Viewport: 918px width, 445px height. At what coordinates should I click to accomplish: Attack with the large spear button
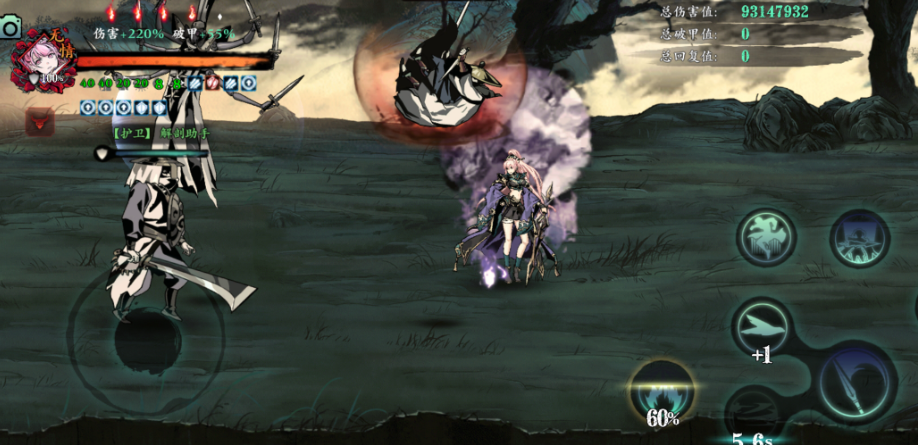[855, 382]
